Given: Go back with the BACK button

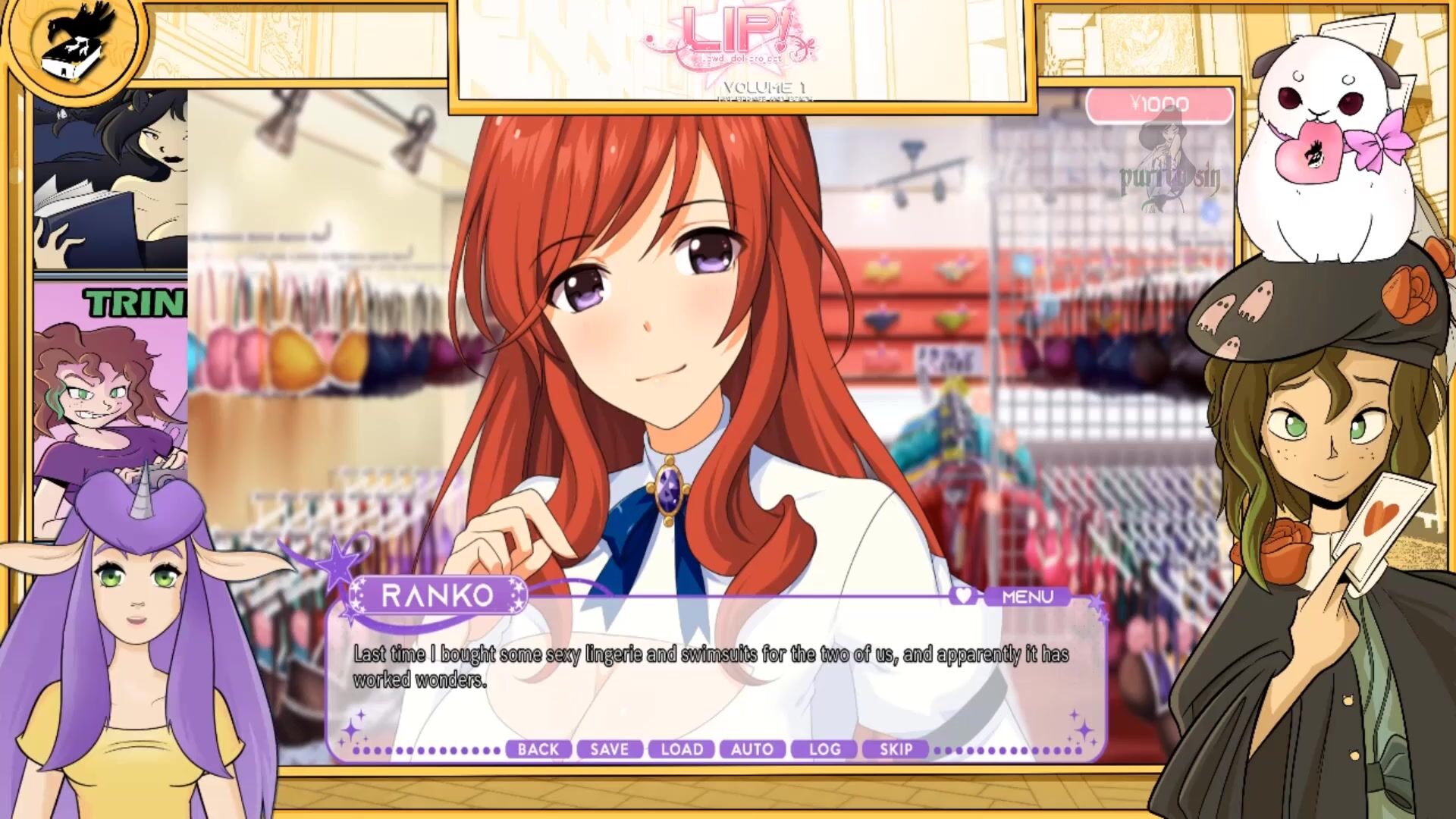Looking at the screenshot, I should click(x=538, y=749).
